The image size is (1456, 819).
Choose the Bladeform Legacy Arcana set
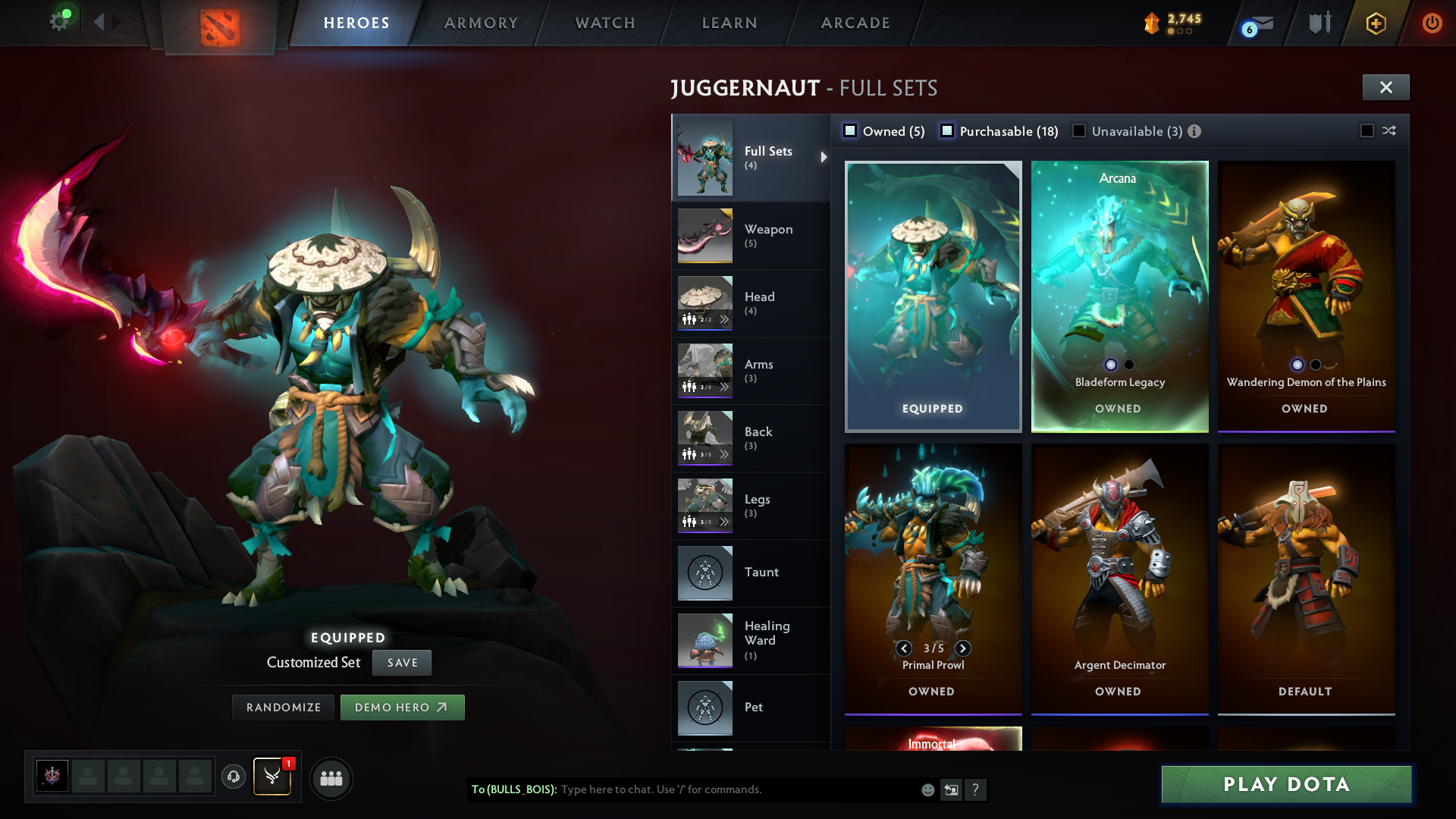point(1119,296)
